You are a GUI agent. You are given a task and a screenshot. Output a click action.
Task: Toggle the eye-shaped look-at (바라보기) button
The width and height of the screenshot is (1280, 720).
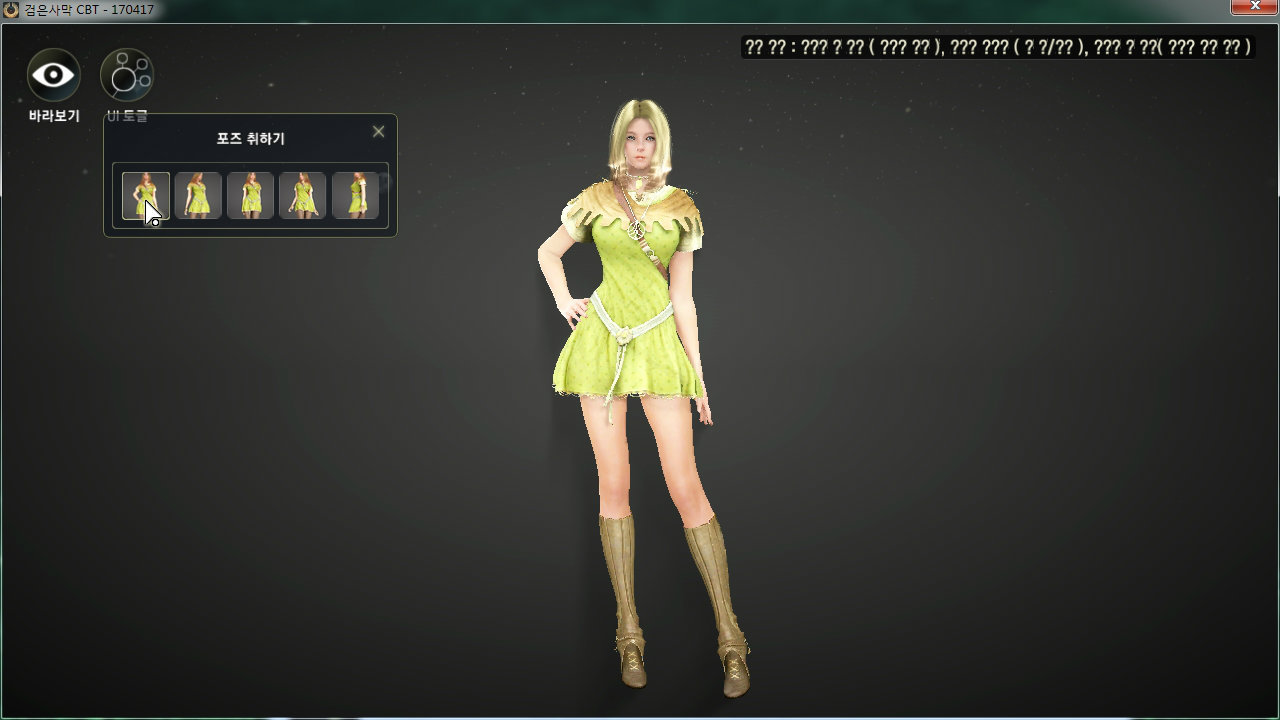click(x=54, y=75)
